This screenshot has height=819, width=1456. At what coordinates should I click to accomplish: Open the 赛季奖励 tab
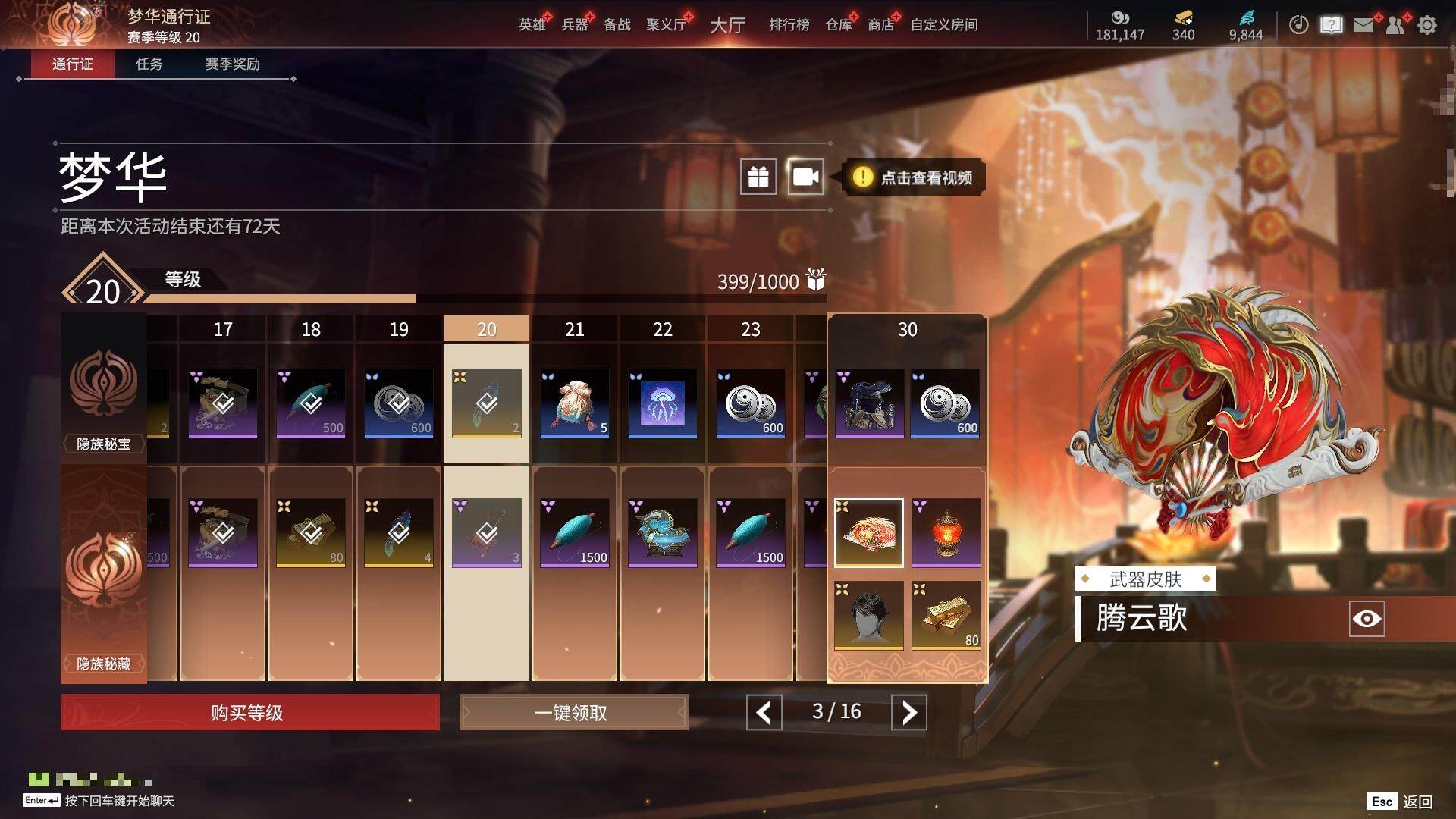[232, 64]
